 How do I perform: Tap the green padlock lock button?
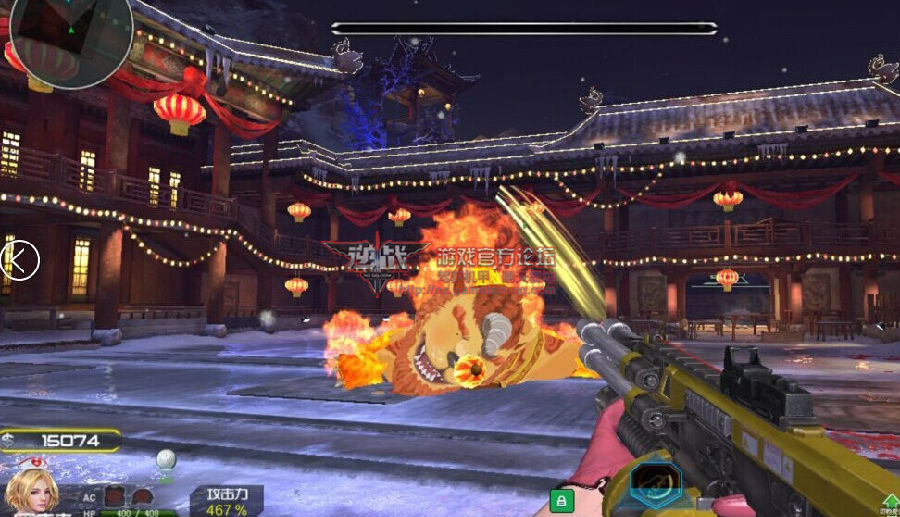[x=562, y=499]
